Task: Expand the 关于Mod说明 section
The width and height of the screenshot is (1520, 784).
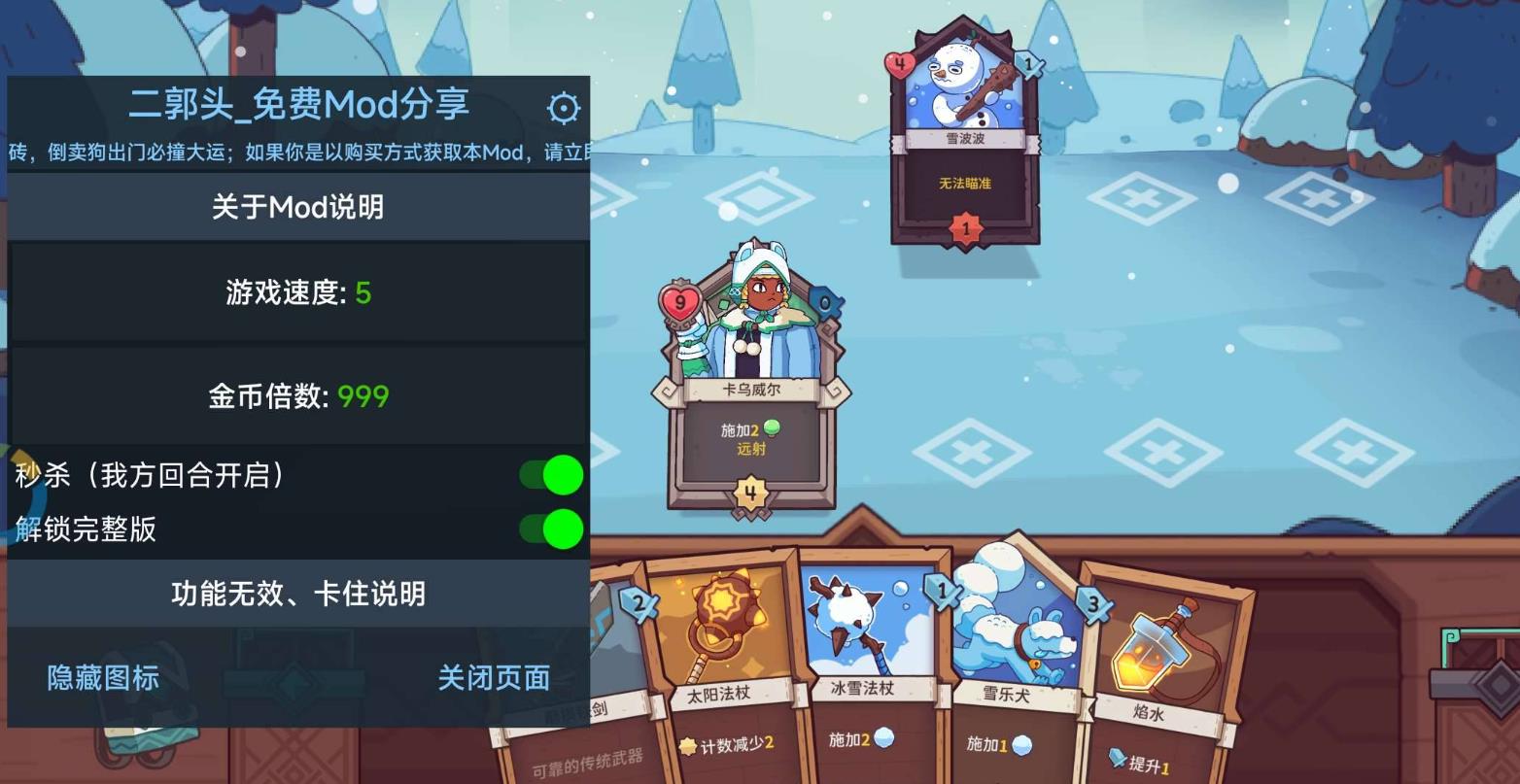Action: pyautogui.click(x=298, y=207)
